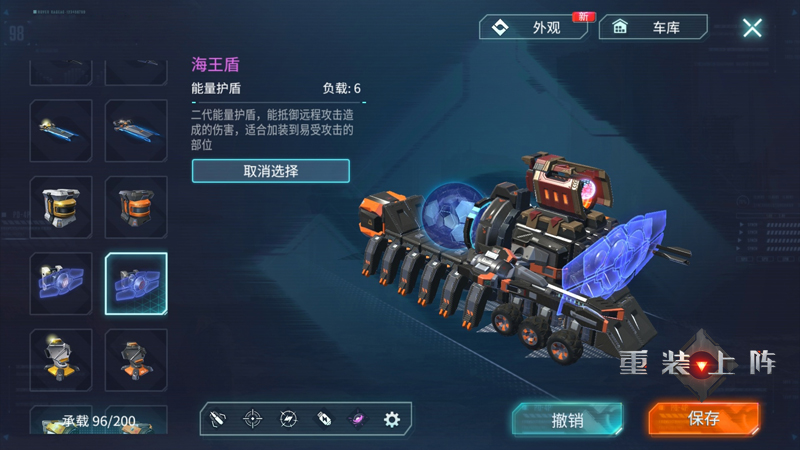Select the yellow-striped armor block part
The height and width of the screenshot is (450, 800).
(61, 207)
